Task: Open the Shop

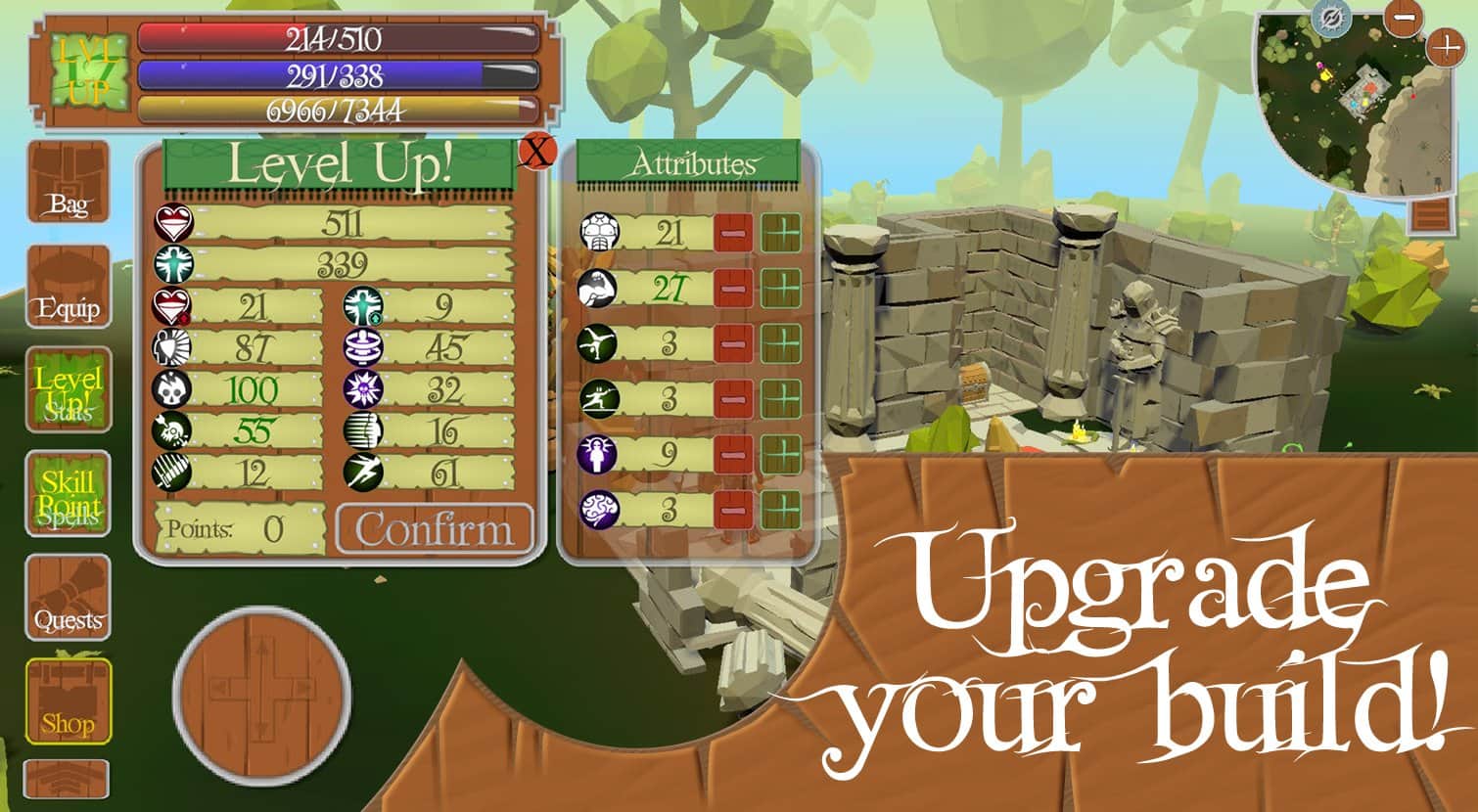Action: 68,701
